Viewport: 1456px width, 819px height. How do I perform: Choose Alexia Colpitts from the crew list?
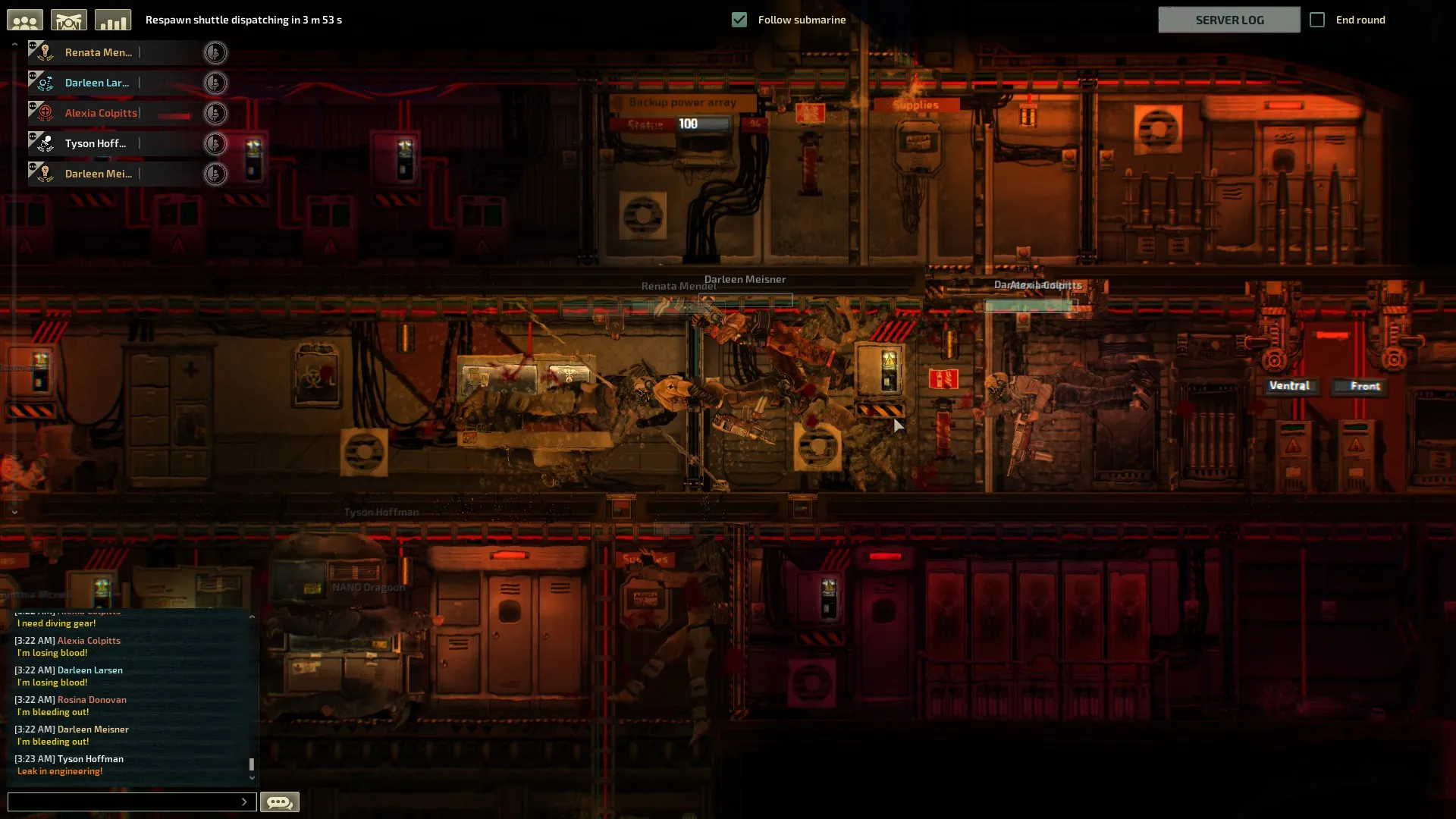click(x=101, y=113)
